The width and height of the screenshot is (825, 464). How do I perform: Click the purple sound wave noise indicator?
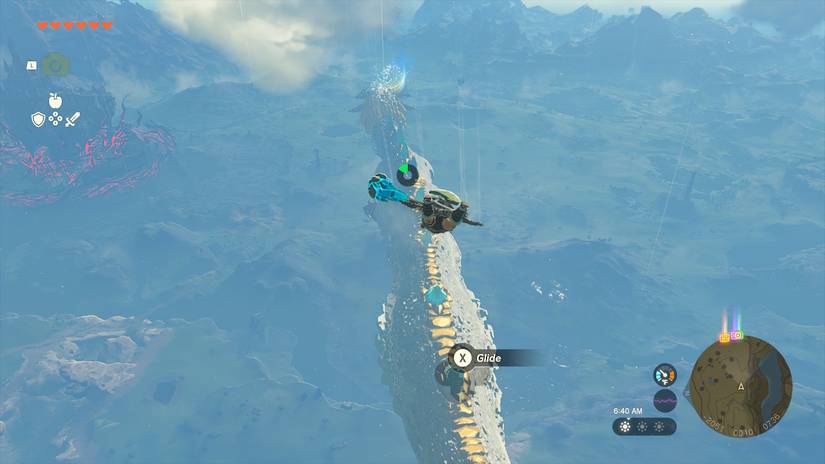point(664,401)
